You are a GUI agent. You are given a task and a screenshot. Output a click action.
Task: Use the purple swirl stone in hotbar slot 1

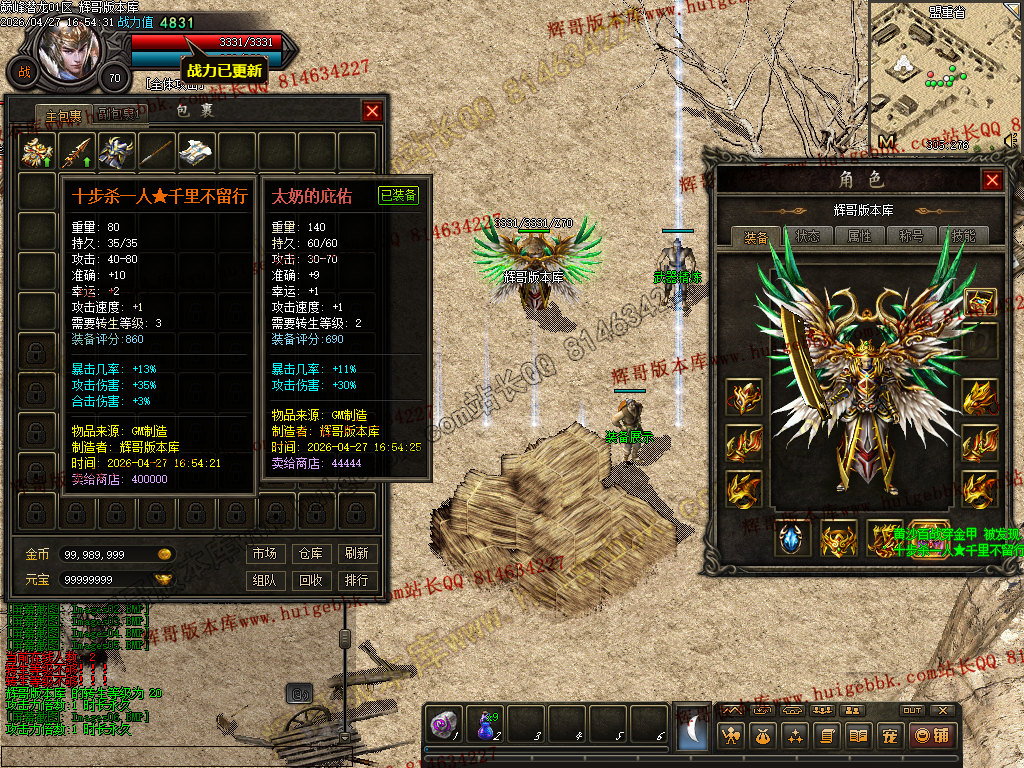click(x=443, y=725)
